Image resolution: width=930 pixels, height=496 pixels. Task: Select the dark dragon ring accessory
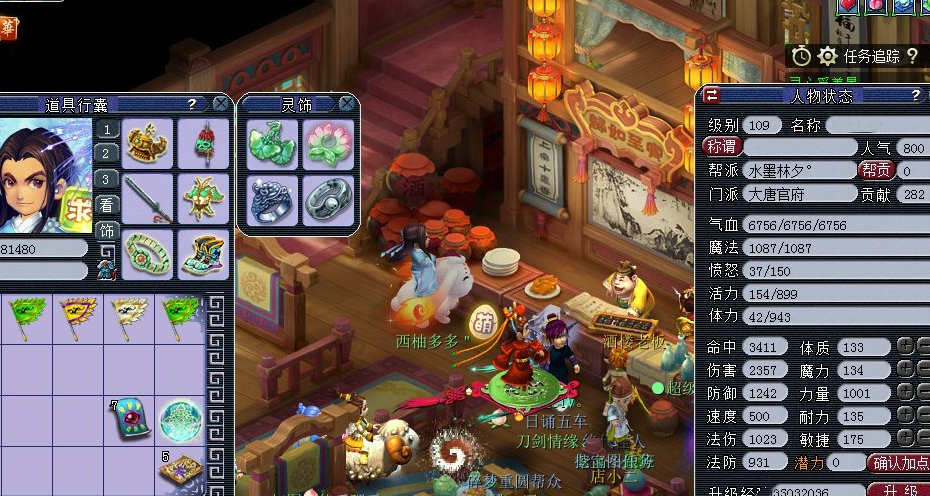tap(270, 200)
